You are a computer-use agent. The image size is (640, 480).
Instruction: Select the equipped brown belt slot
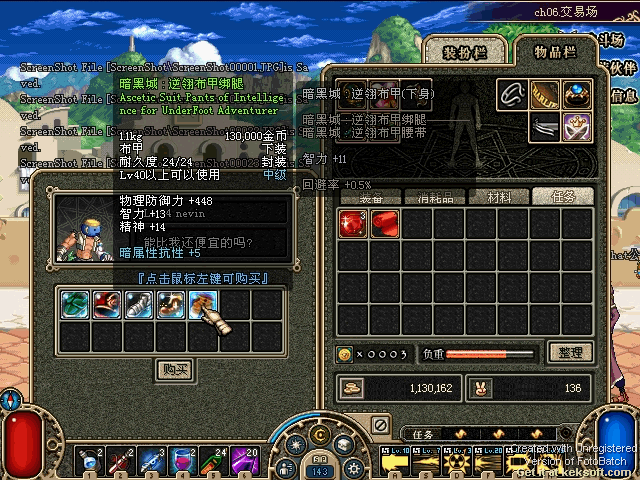point(545,95)
